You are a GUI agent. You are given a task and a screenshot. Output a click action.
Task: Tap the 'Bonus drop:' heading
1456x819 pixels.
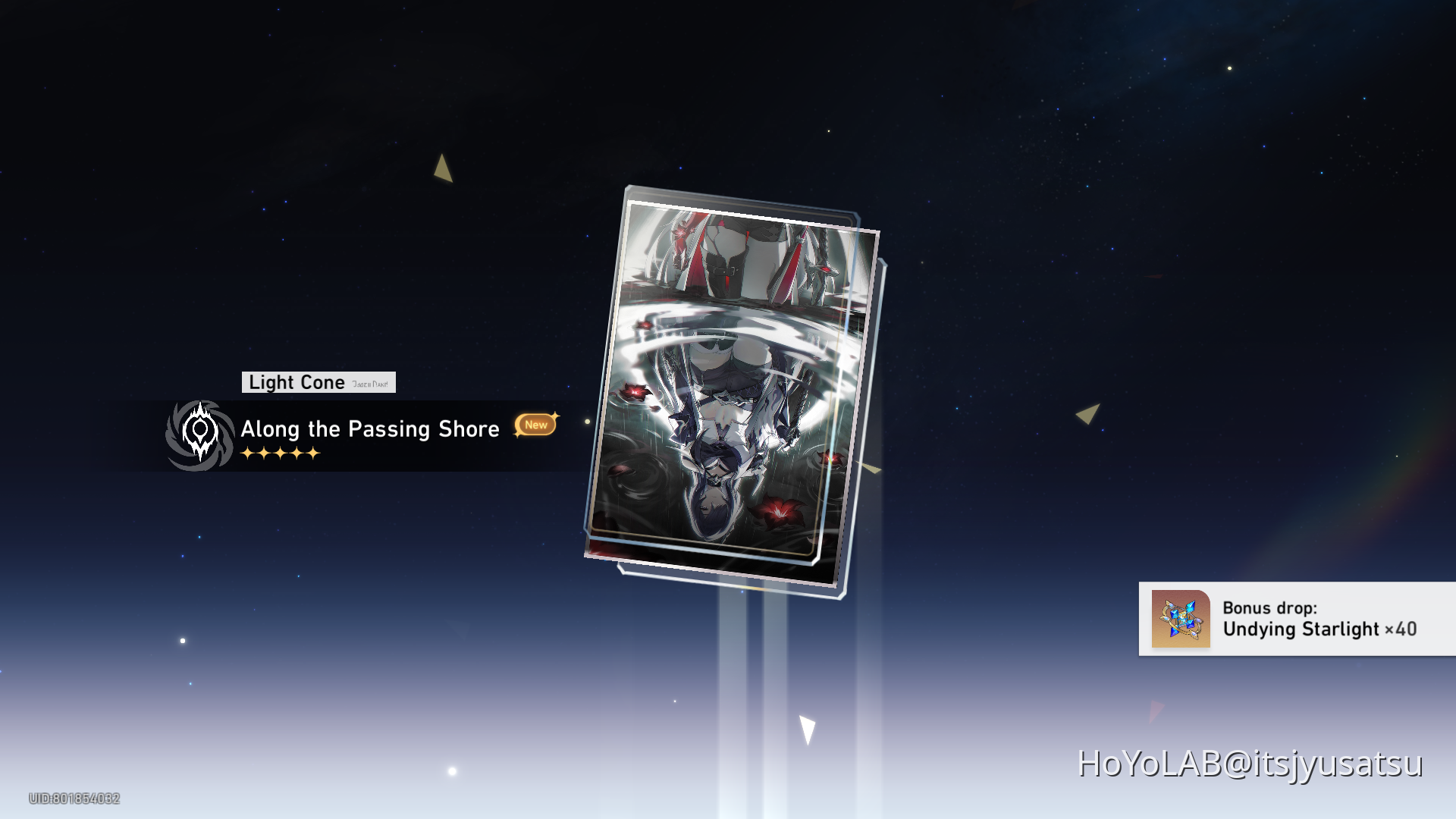pos(1269,608)
